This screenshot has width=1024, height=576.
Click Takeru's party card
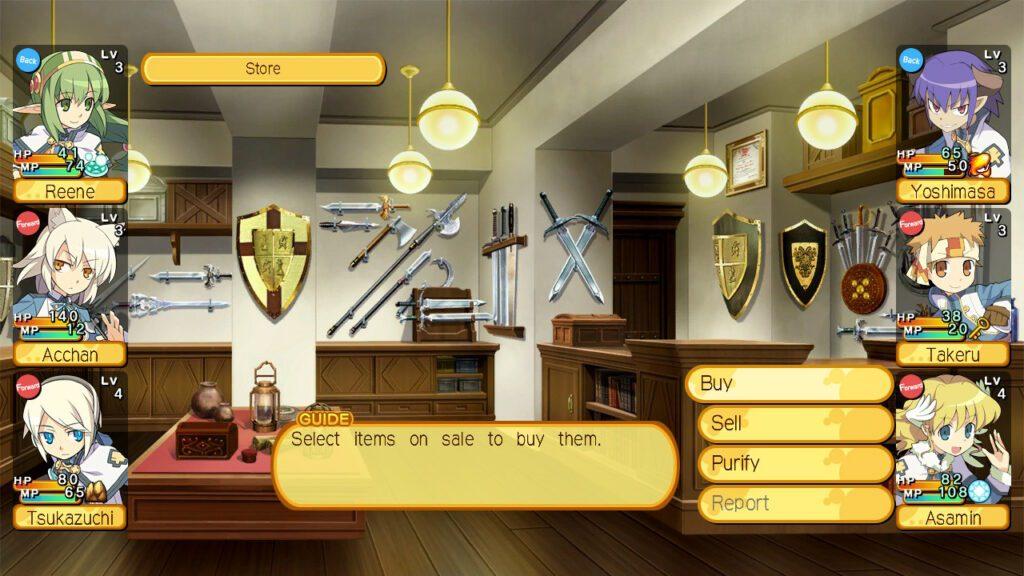point(953,287)
